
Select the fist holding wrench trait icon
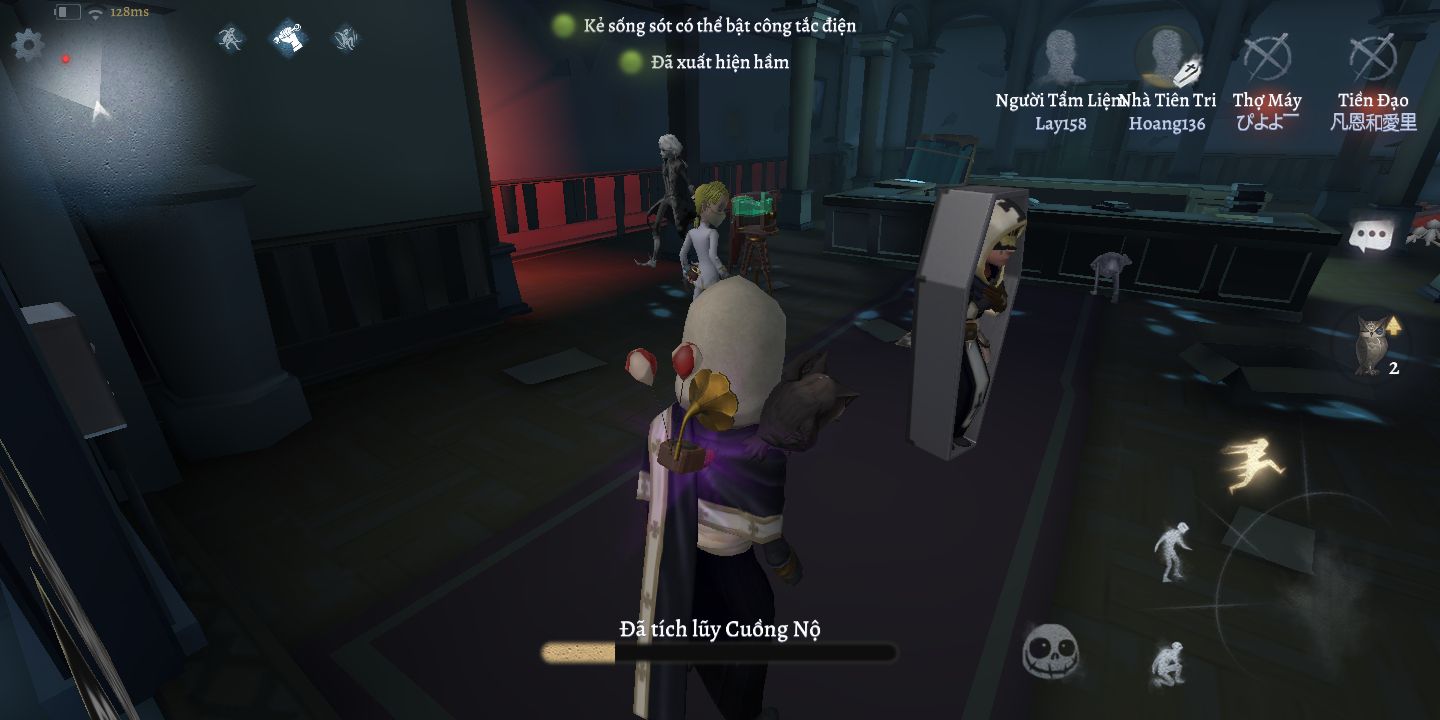coord(289,38)
